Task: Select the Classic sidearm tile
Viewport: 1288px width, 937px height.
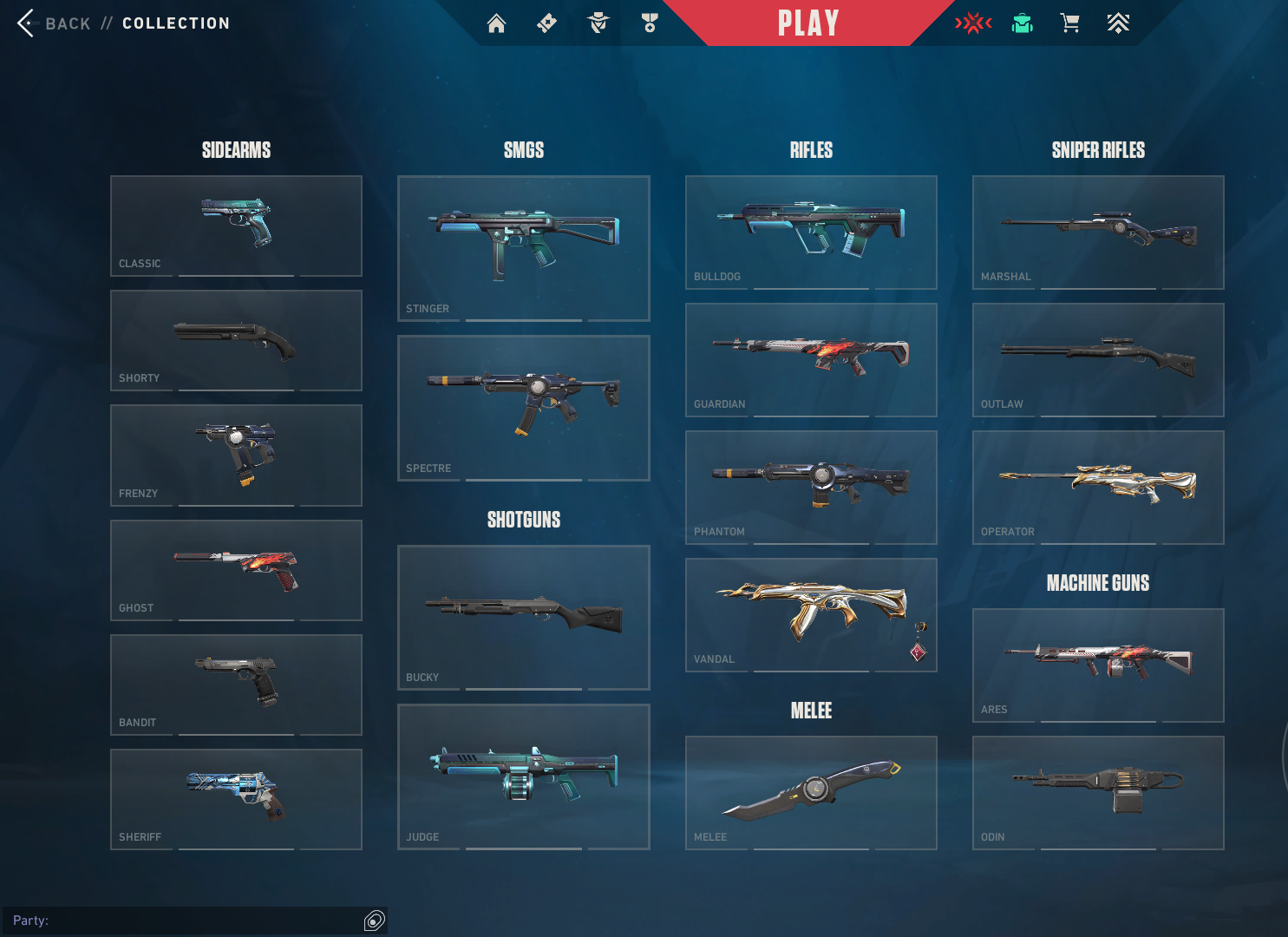Action: [236, 226]
